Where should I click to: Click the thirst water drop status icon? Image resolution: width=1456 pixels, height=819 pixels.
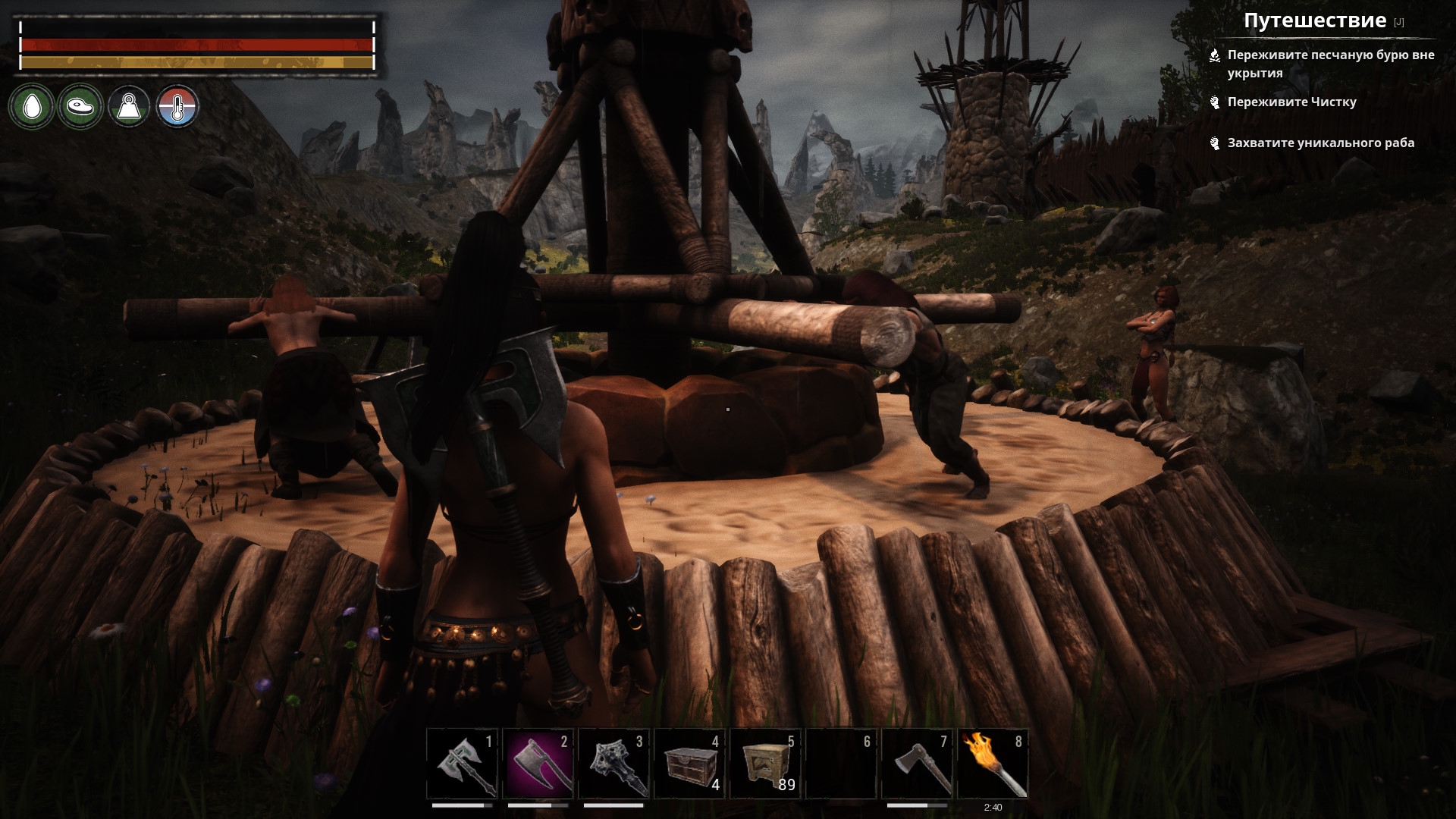(31, 106)
